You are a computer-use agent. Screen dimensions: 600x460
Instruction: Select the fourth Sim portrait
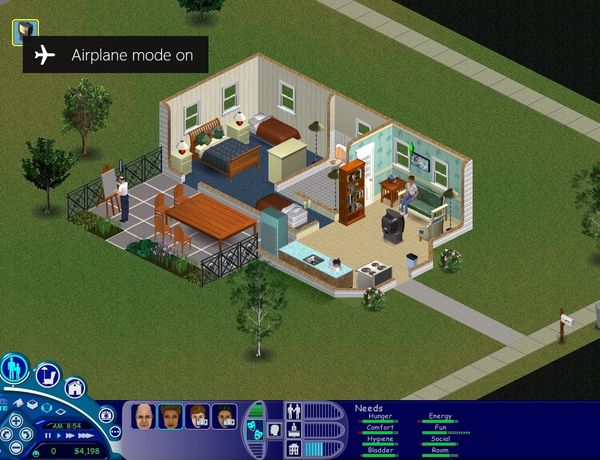tap(224, 417)
